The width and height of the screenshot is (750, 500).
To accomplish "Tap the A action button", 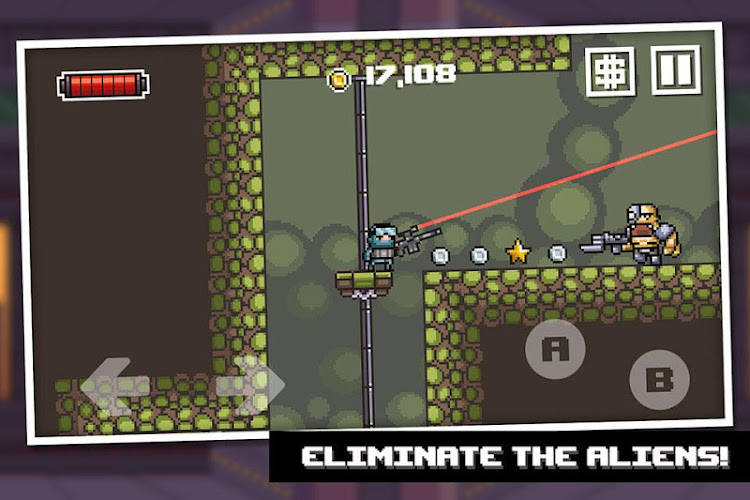I will point(555,349).
